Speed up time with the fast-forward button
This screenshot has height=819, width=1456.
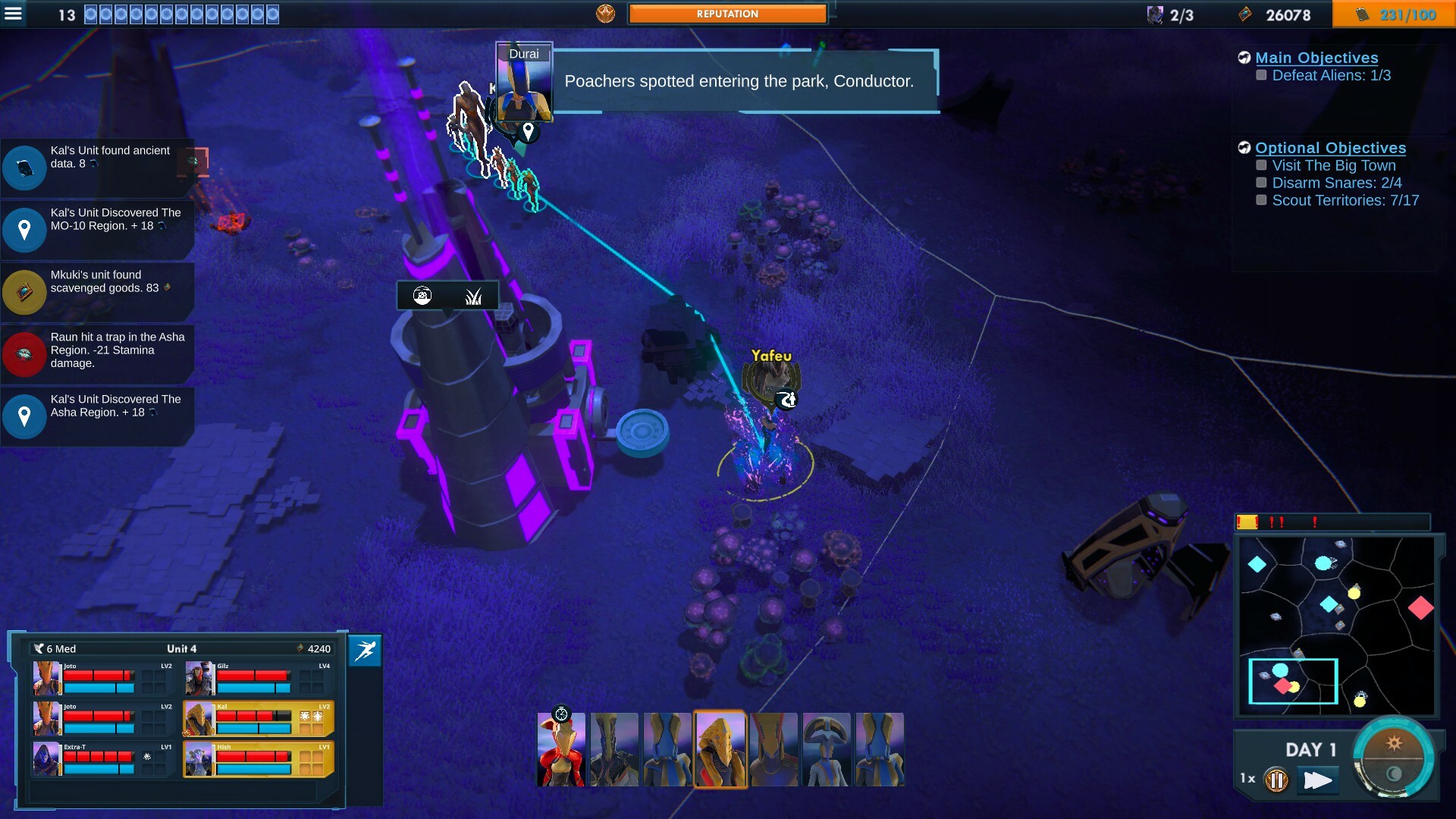click(x=1317, y=780)
